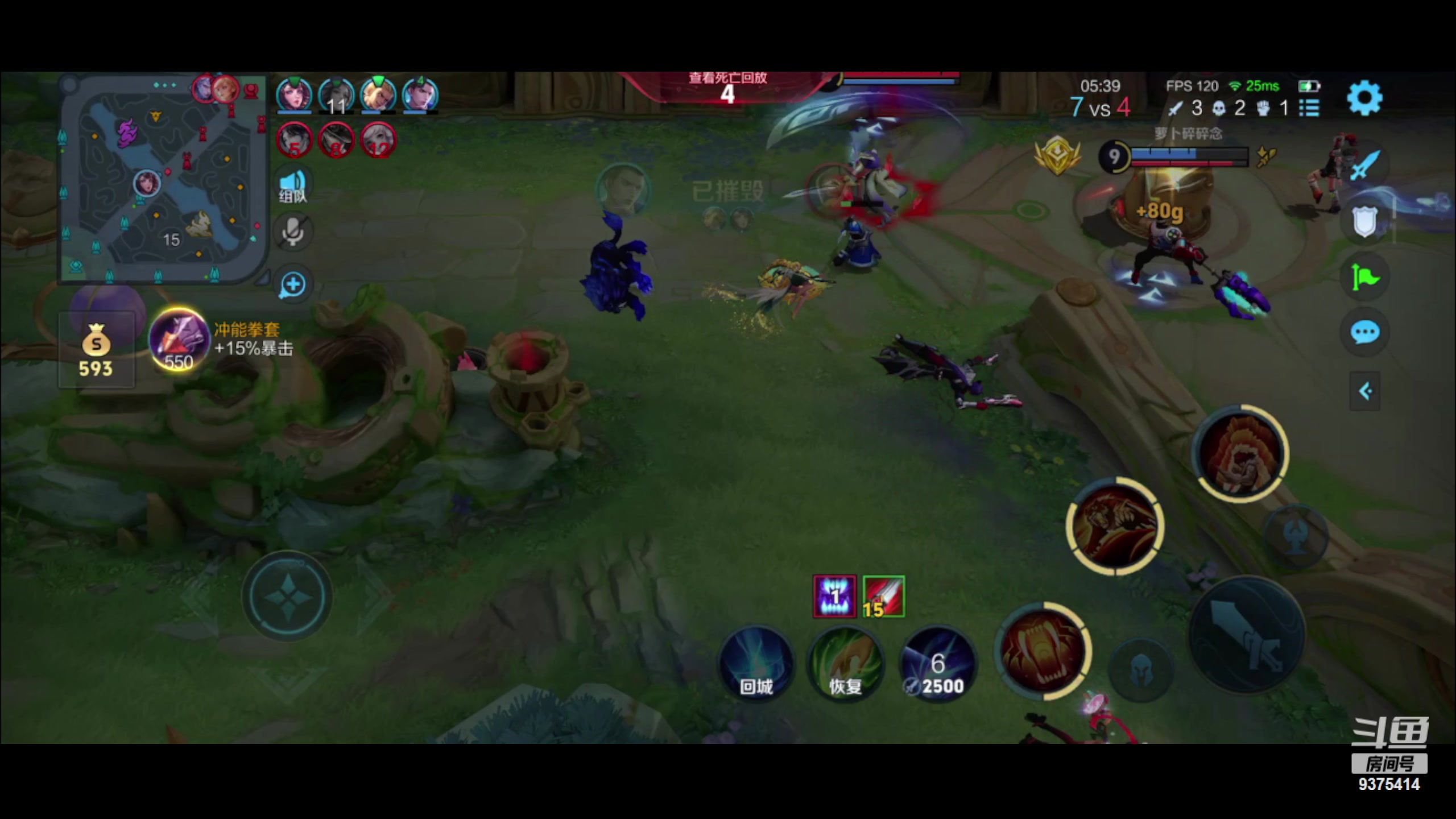Tap the magnifier plus camera button

293,284
